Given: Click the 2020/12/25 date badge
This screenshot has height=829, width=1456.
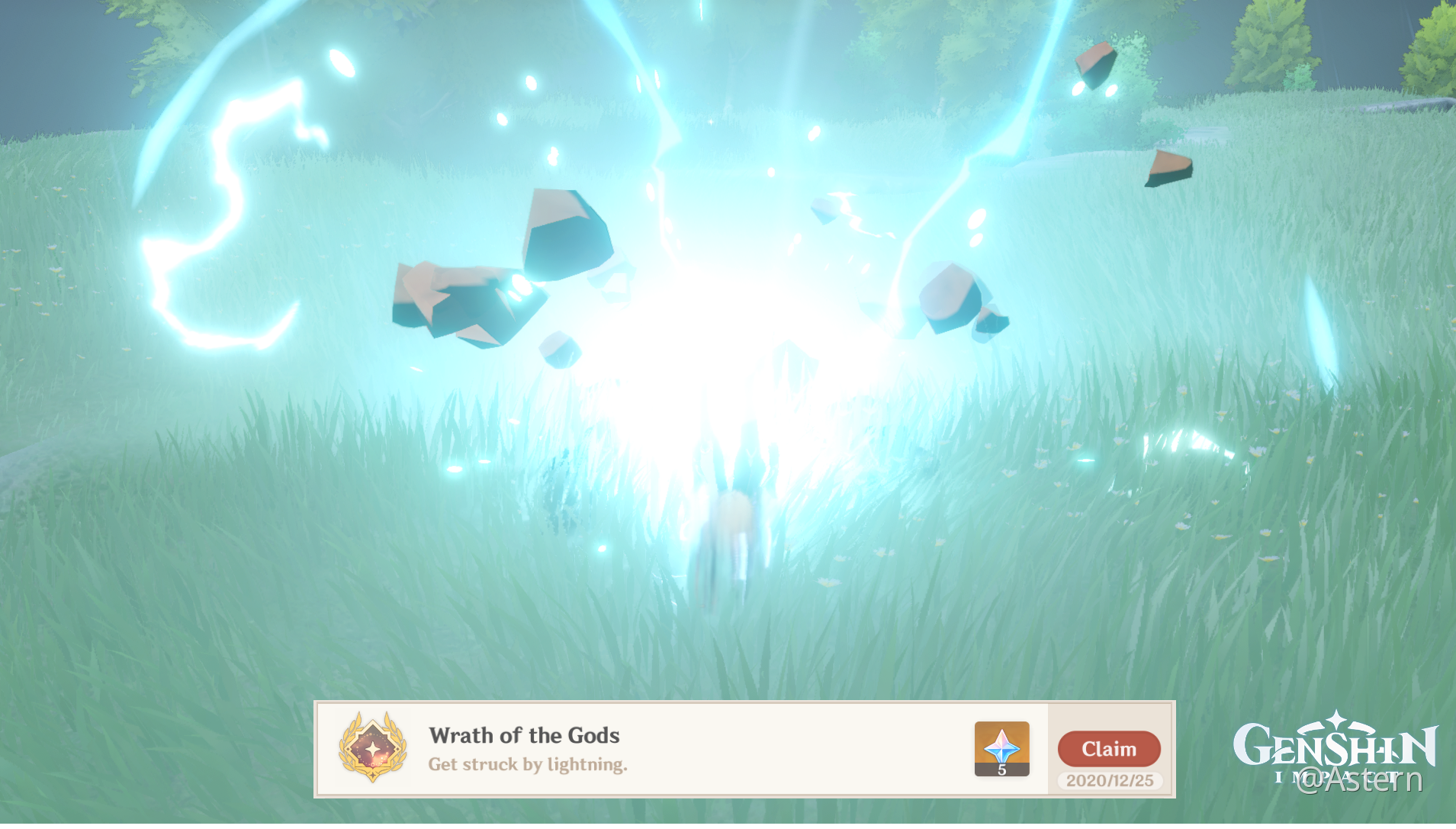Looking at the screenshot, I should [1109, 781].
